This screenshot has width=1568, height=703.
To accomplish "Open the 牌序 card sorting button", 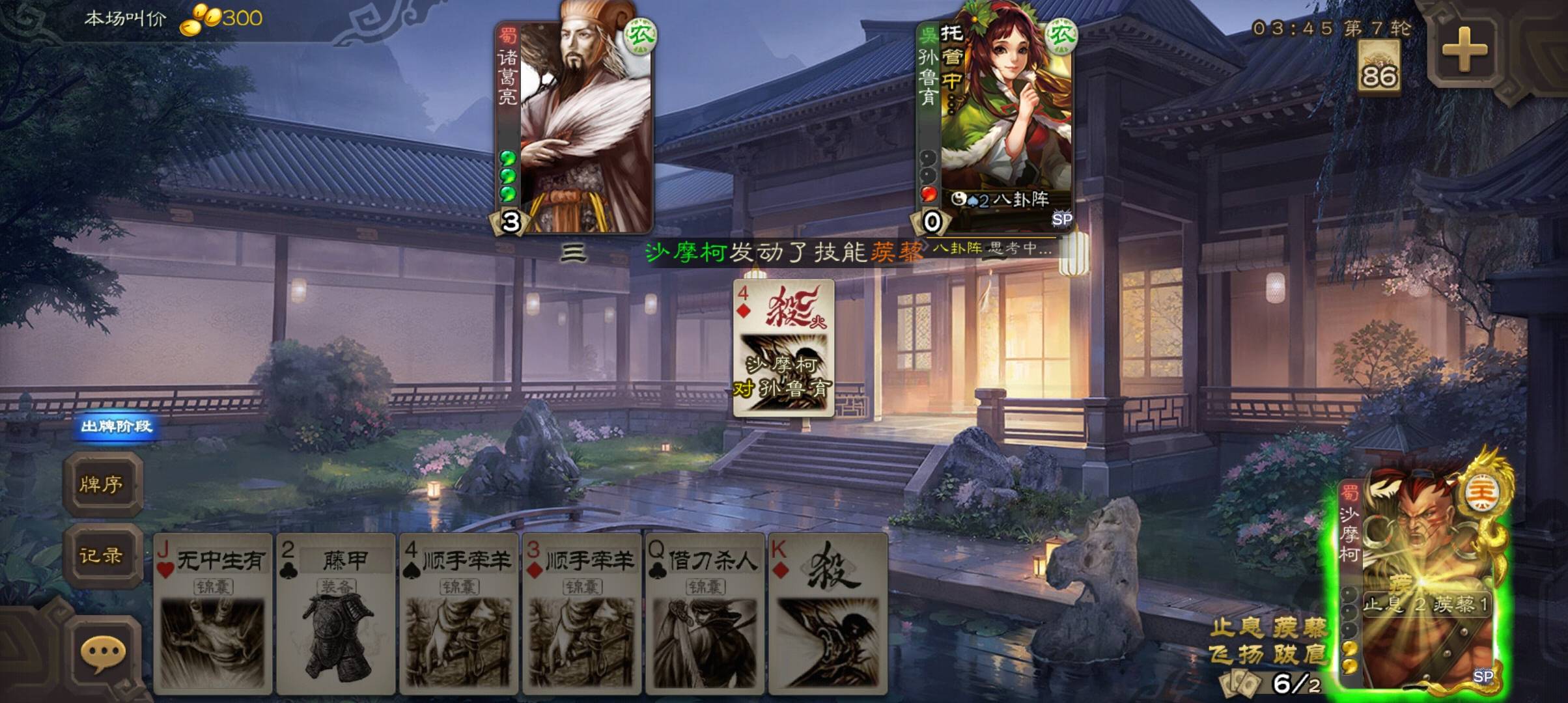I will pos(102,484).
